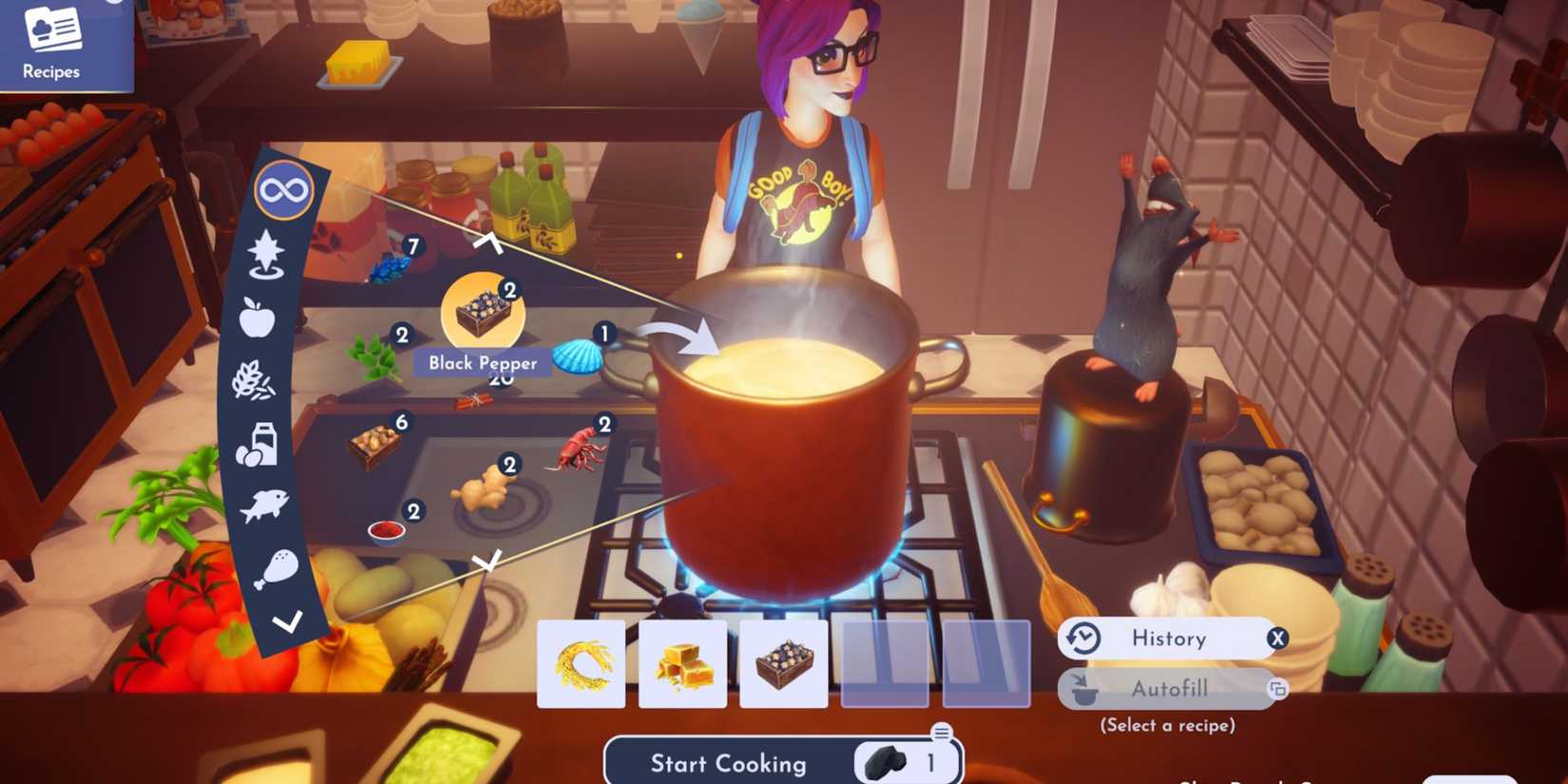This screenshot has width=1568, height=784.
Task: Click the coal cost icon on Start Cooking
Action: (886, 760)
